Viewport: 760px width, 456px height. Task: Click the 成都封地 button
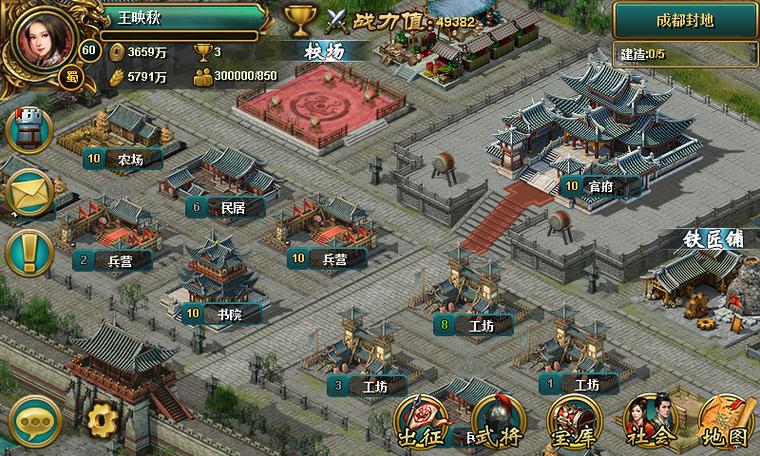[x=685, y=20]
